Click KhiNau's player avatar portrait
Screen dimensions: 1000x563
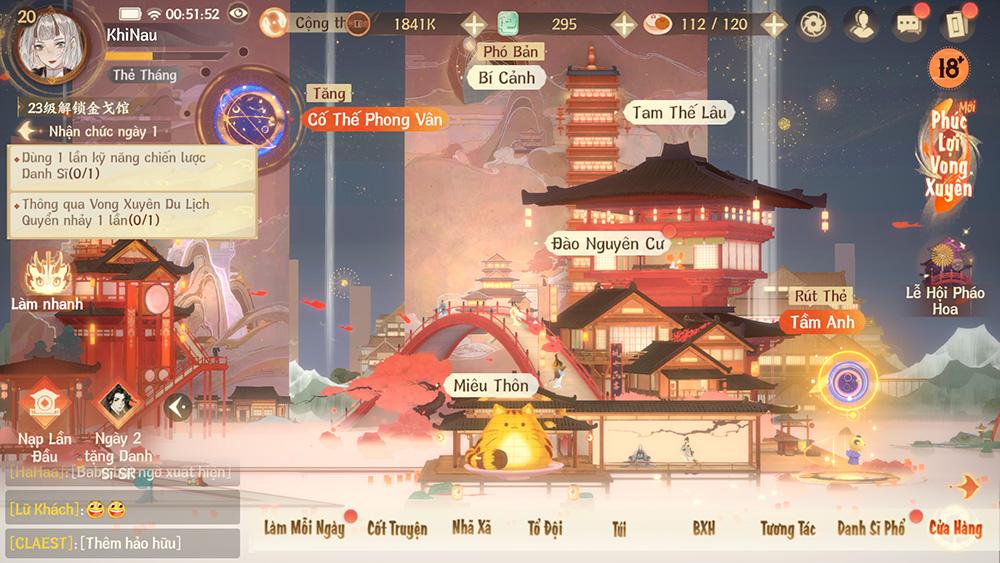pos(48,47)
